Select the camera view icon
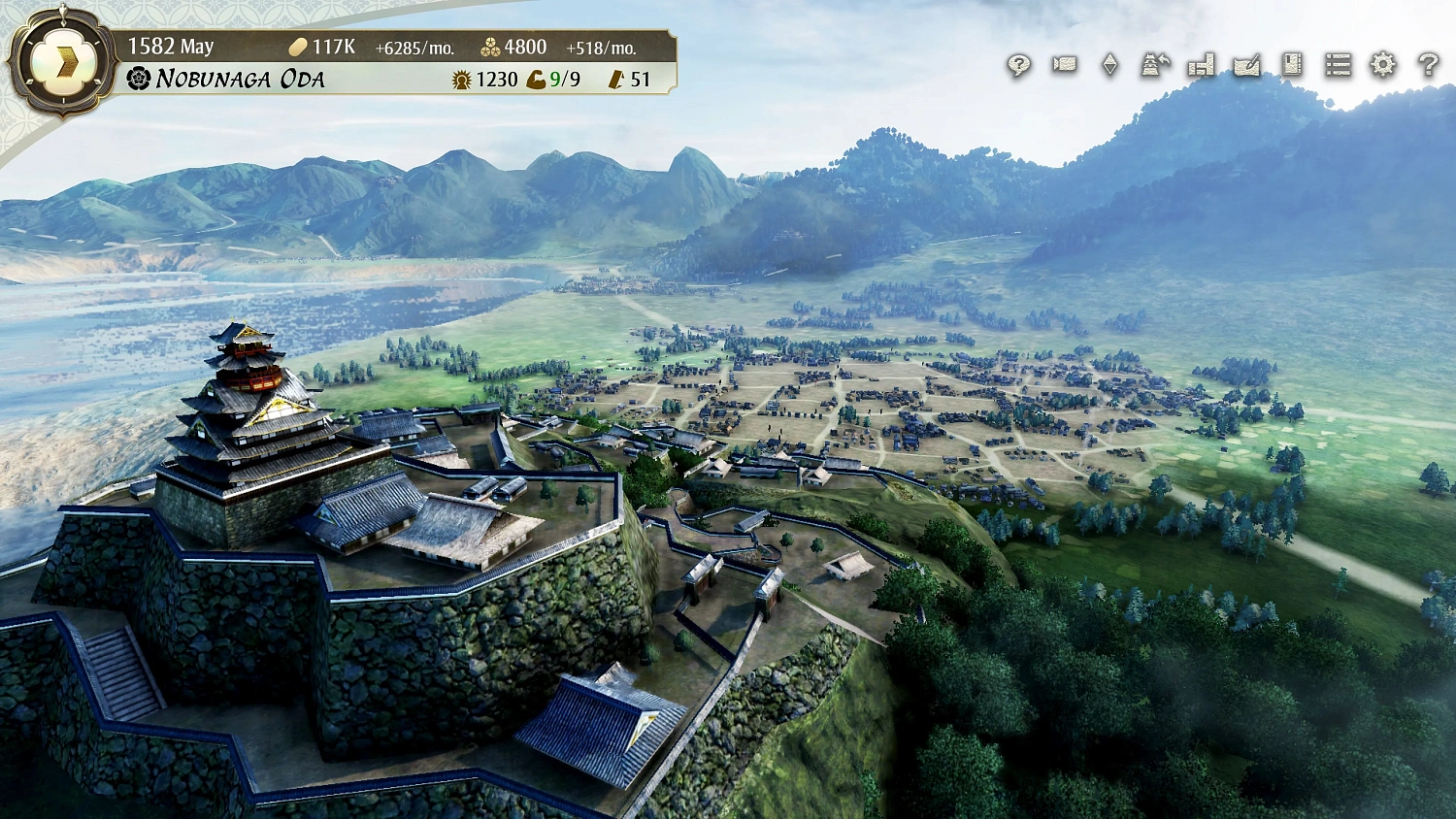This screenshot has height=819, width=1456. click(1065, 66)
